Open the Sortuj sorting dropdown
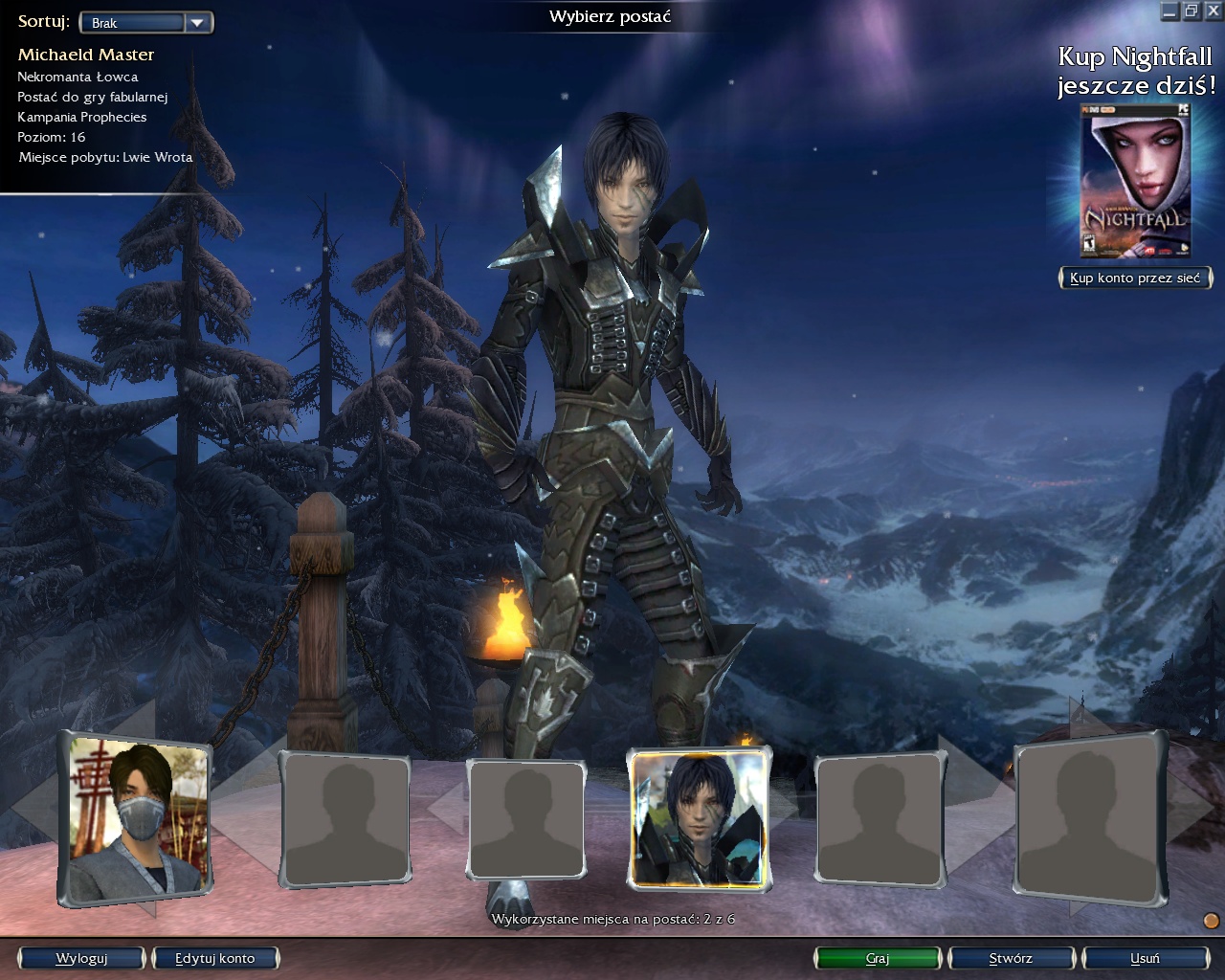 pos(146,22)
